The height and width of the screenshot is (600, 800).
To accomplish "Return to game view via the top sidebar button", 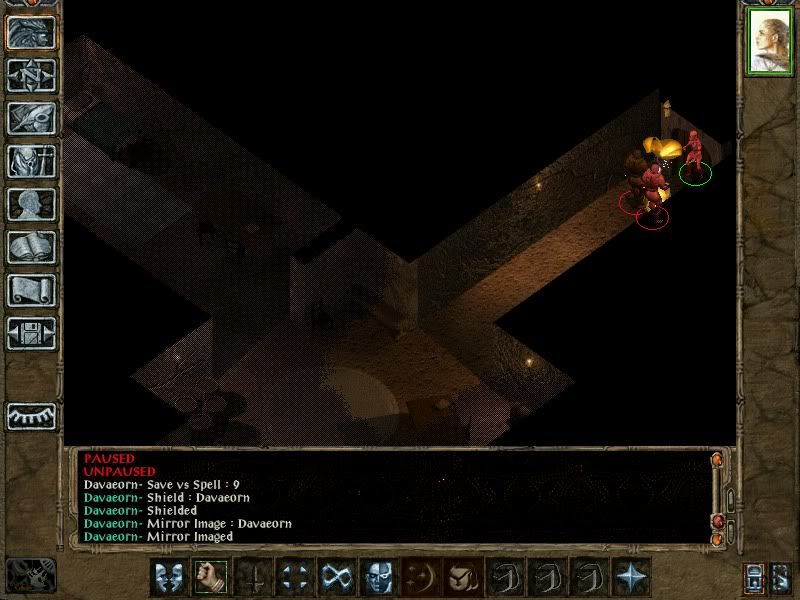I will [x=31, y=32].
